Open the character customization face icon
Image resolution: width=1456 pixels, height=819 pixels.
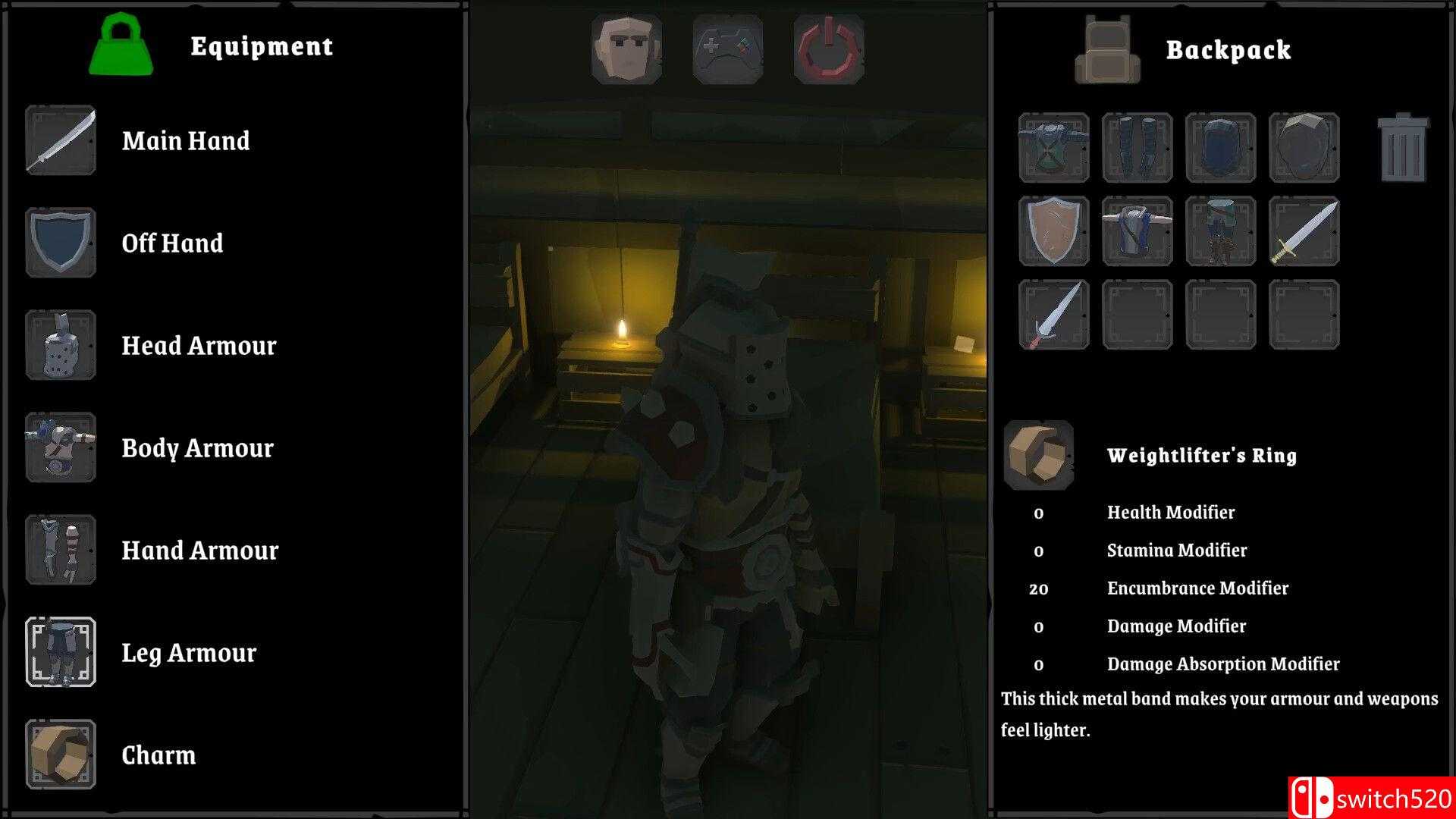point(626,47)
